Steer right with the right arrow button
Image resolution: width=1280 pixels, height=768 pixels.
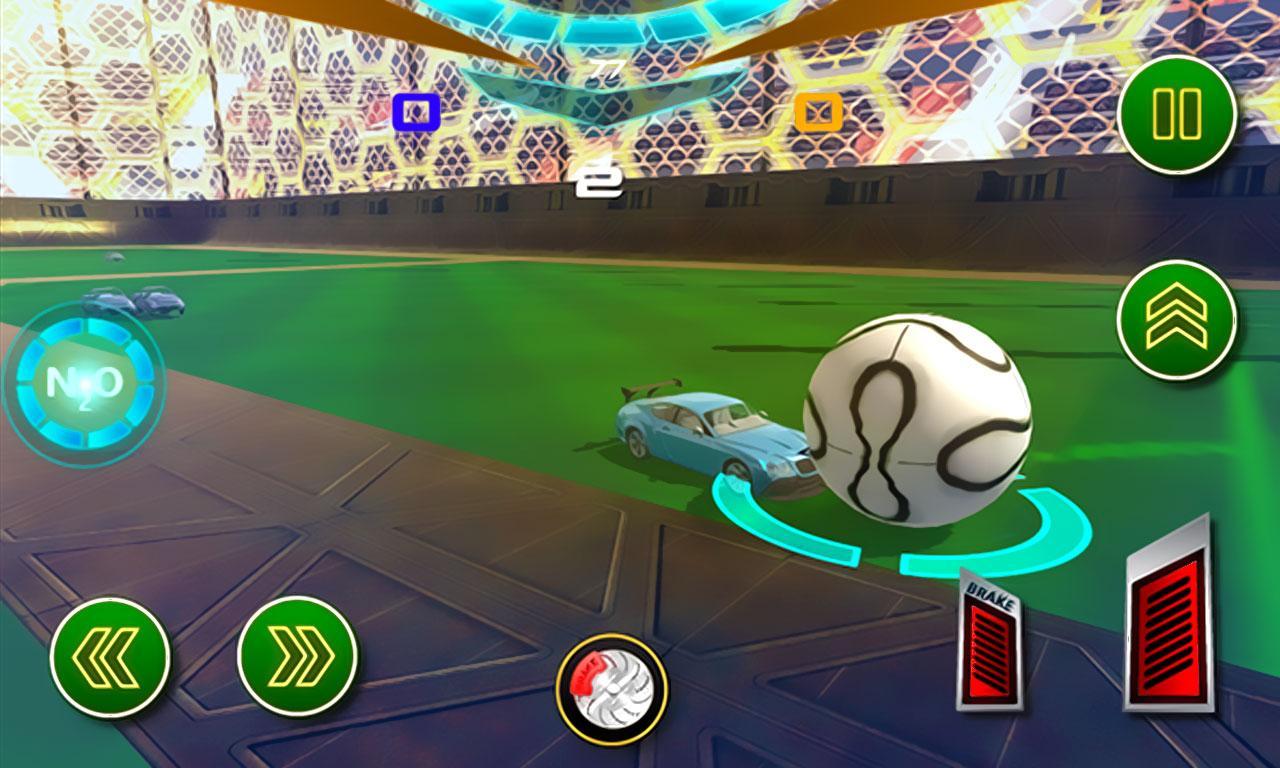click(x=297, y=657)
